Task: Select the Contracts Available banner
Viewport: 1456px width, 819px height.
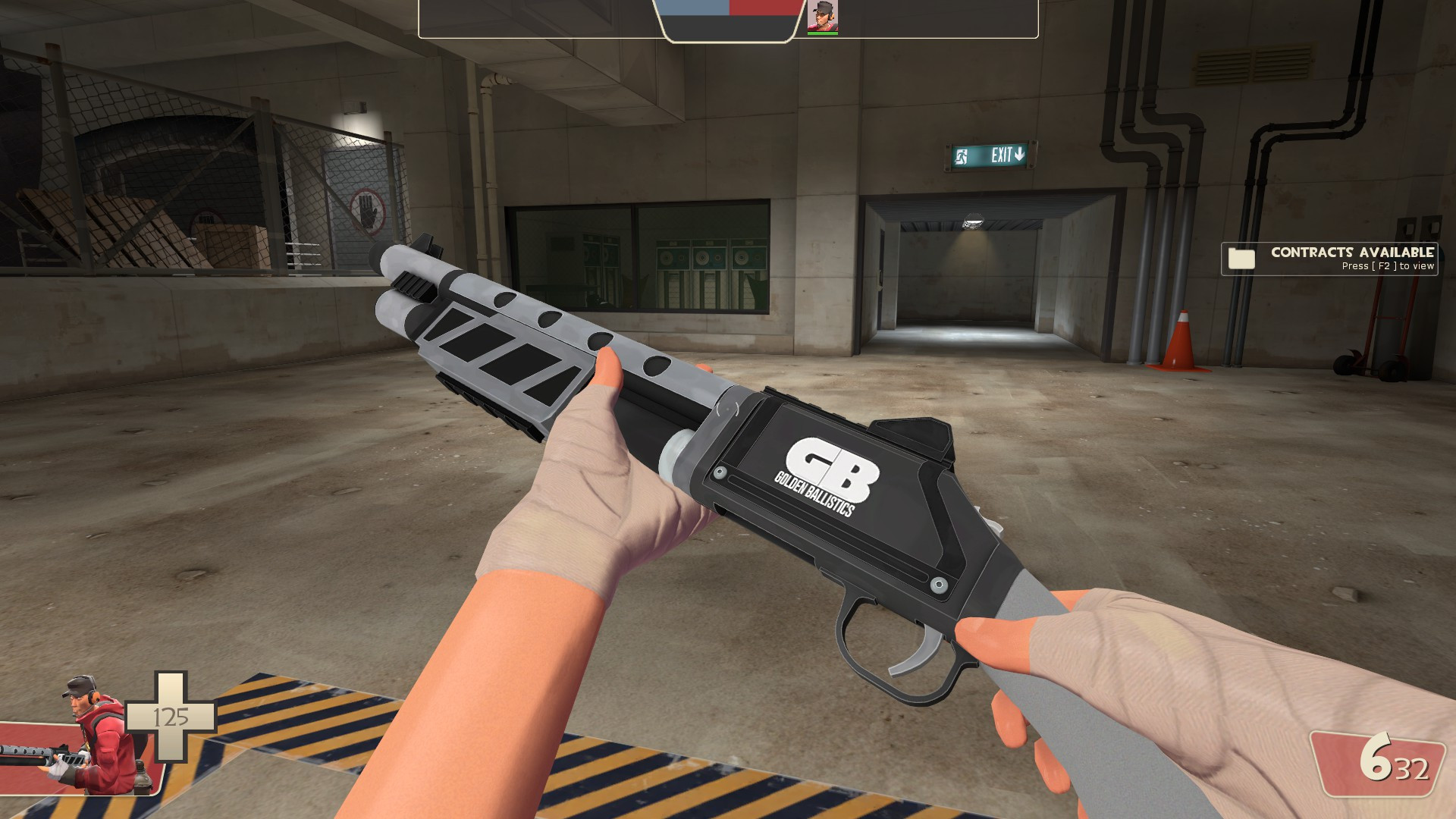Action: coord(1351,254)
